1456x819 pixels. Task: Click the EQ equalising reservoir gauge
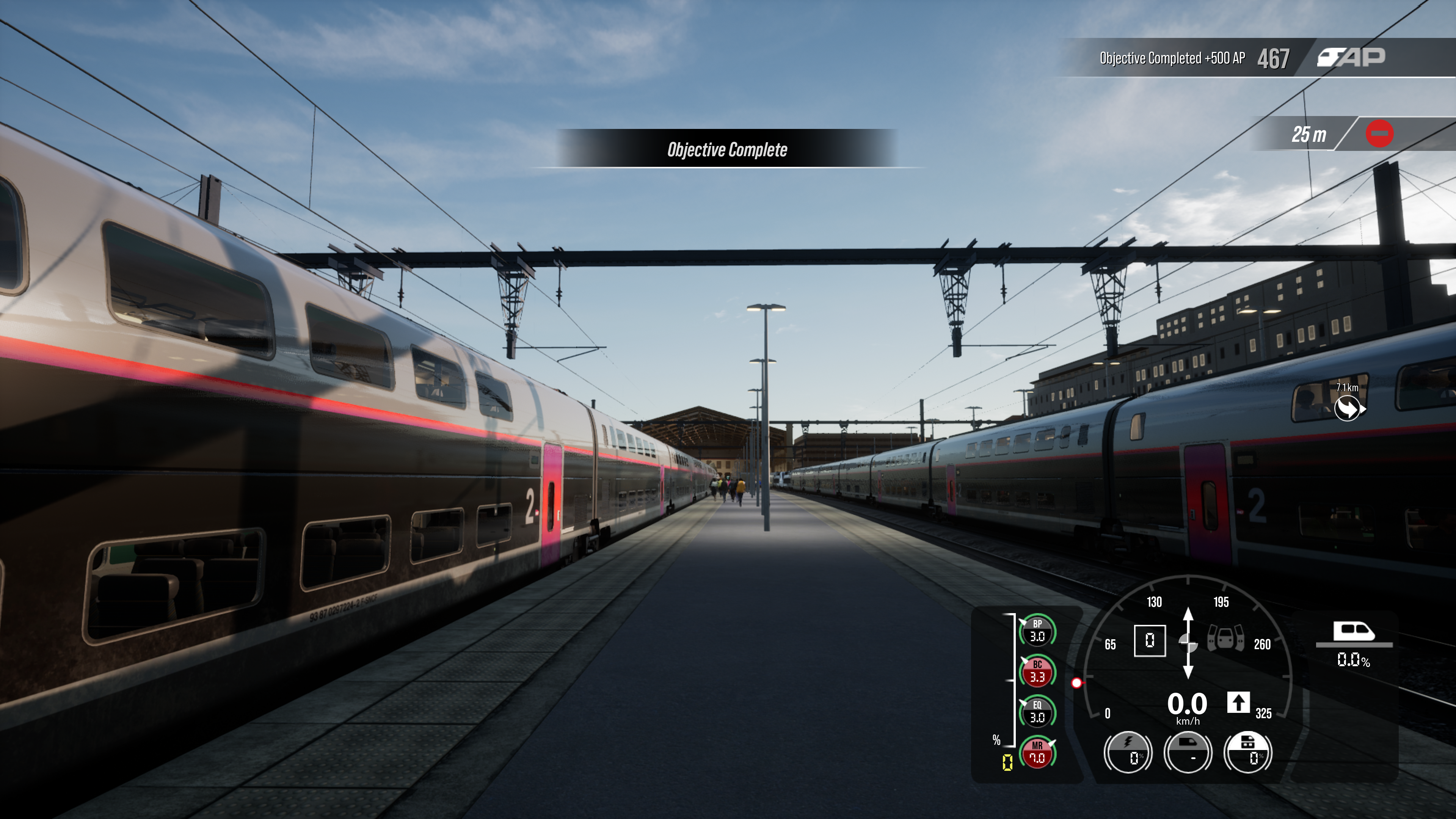point(1037,712)
